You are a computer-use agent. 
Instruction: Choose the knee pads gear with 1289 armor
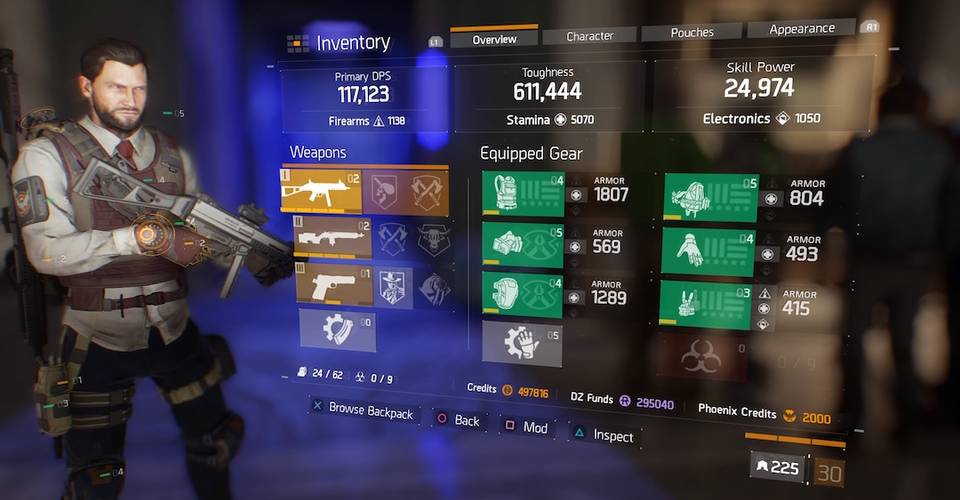(523, 296)
